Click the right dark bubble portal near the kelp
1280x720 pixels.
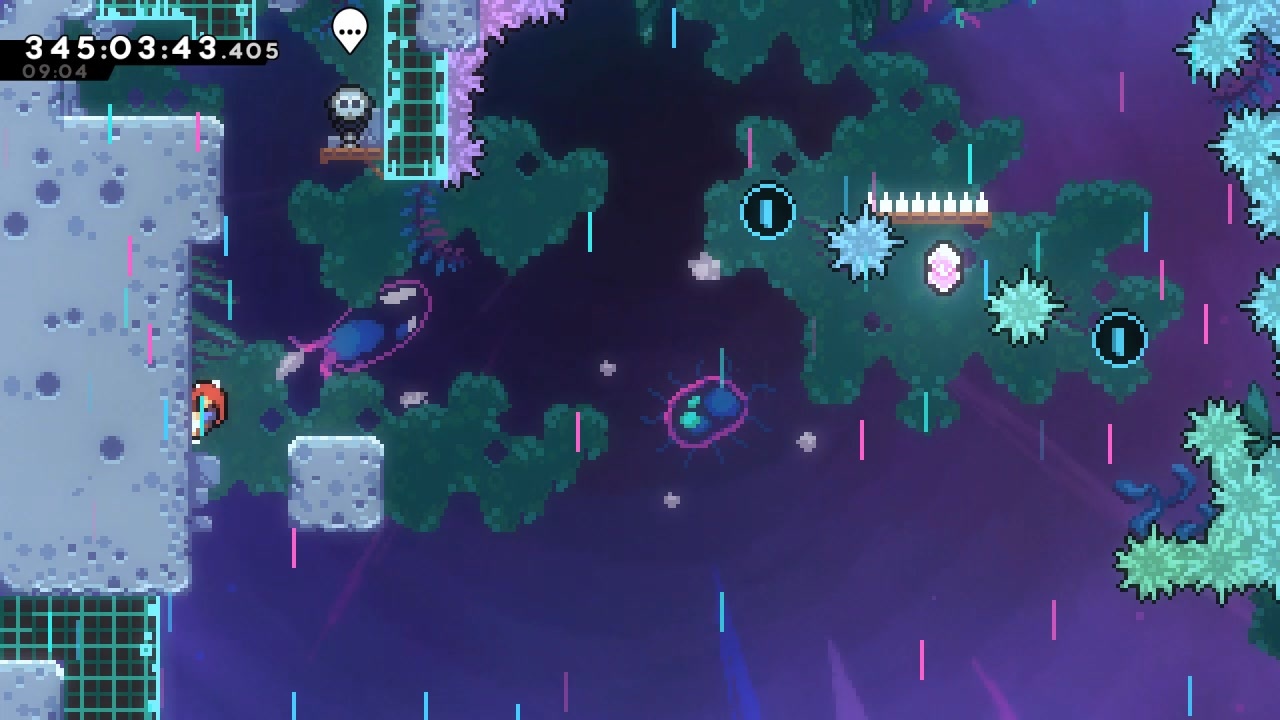[x=1117, y=339]
